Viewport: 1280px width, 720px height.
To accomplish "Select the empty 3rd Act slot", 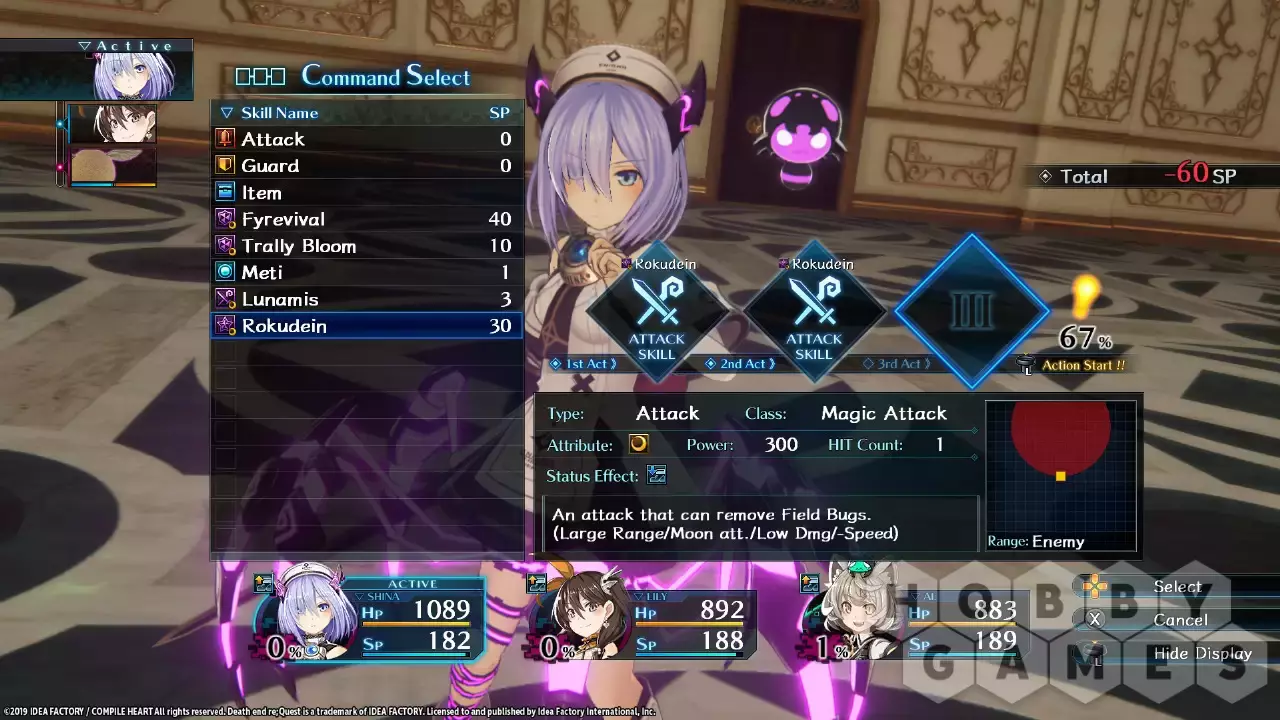I will pyautogui.click(x=970, y=311).
